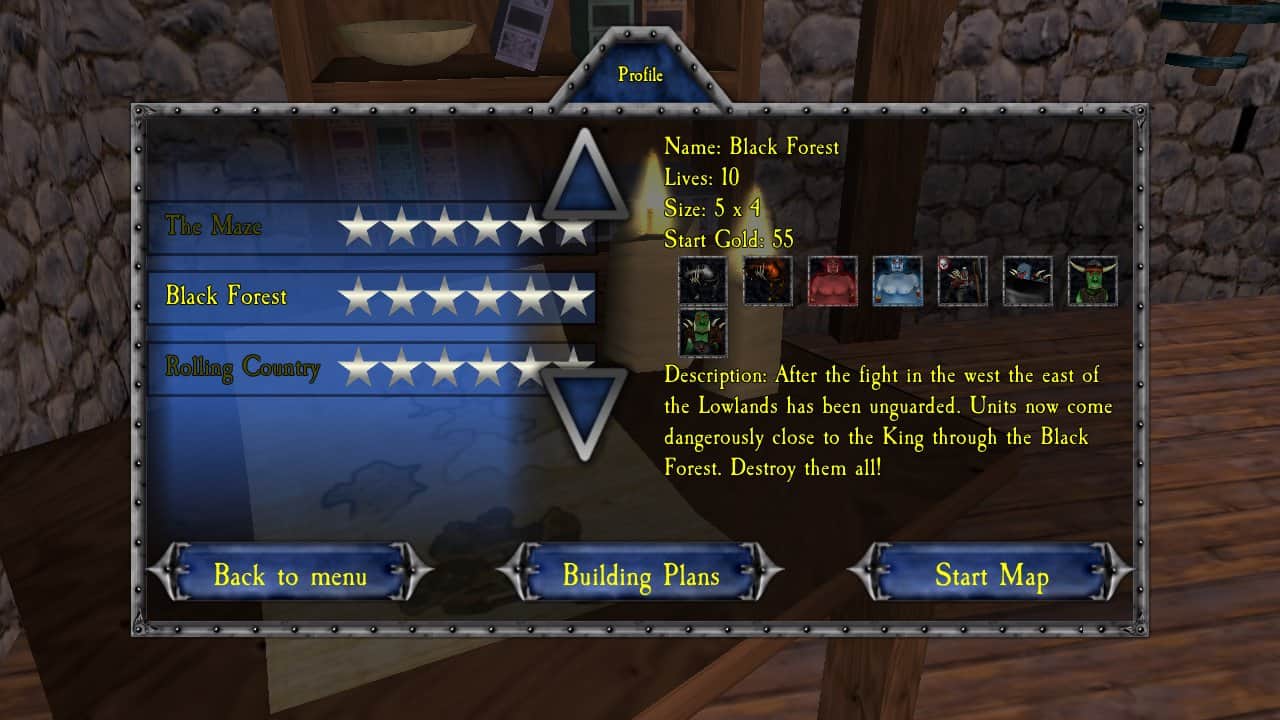The image size is (1280, 720).
Task: Open the Profile tab
Action: (x=640, y=75)
